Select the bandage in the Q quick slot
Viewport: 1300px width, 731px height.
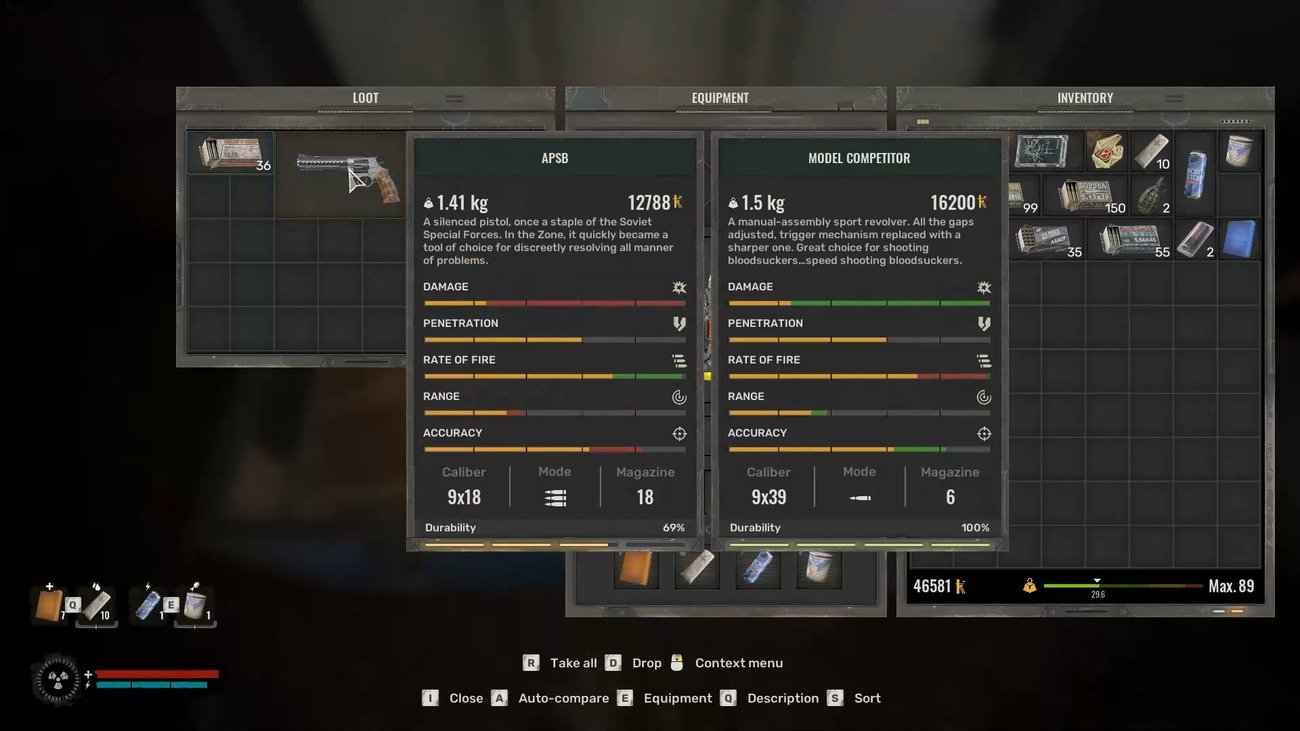click(96, 604)
